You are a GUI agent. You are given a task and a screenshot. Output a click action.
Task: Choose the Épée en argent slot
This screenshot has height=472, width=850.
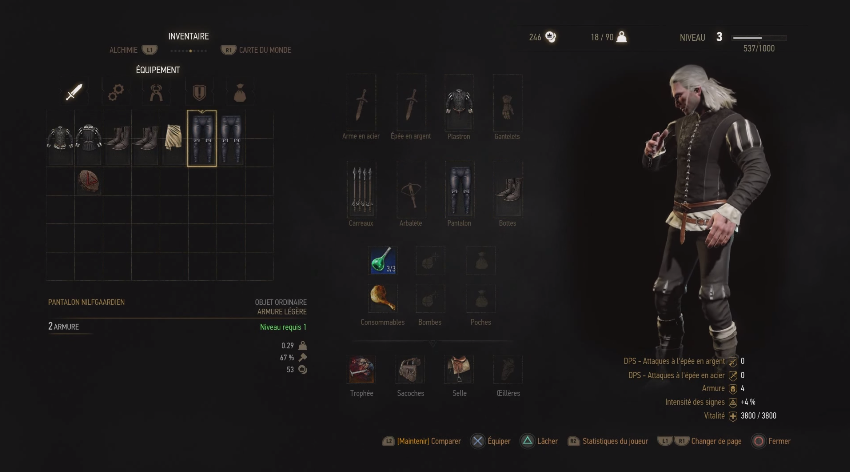[410, 104]
